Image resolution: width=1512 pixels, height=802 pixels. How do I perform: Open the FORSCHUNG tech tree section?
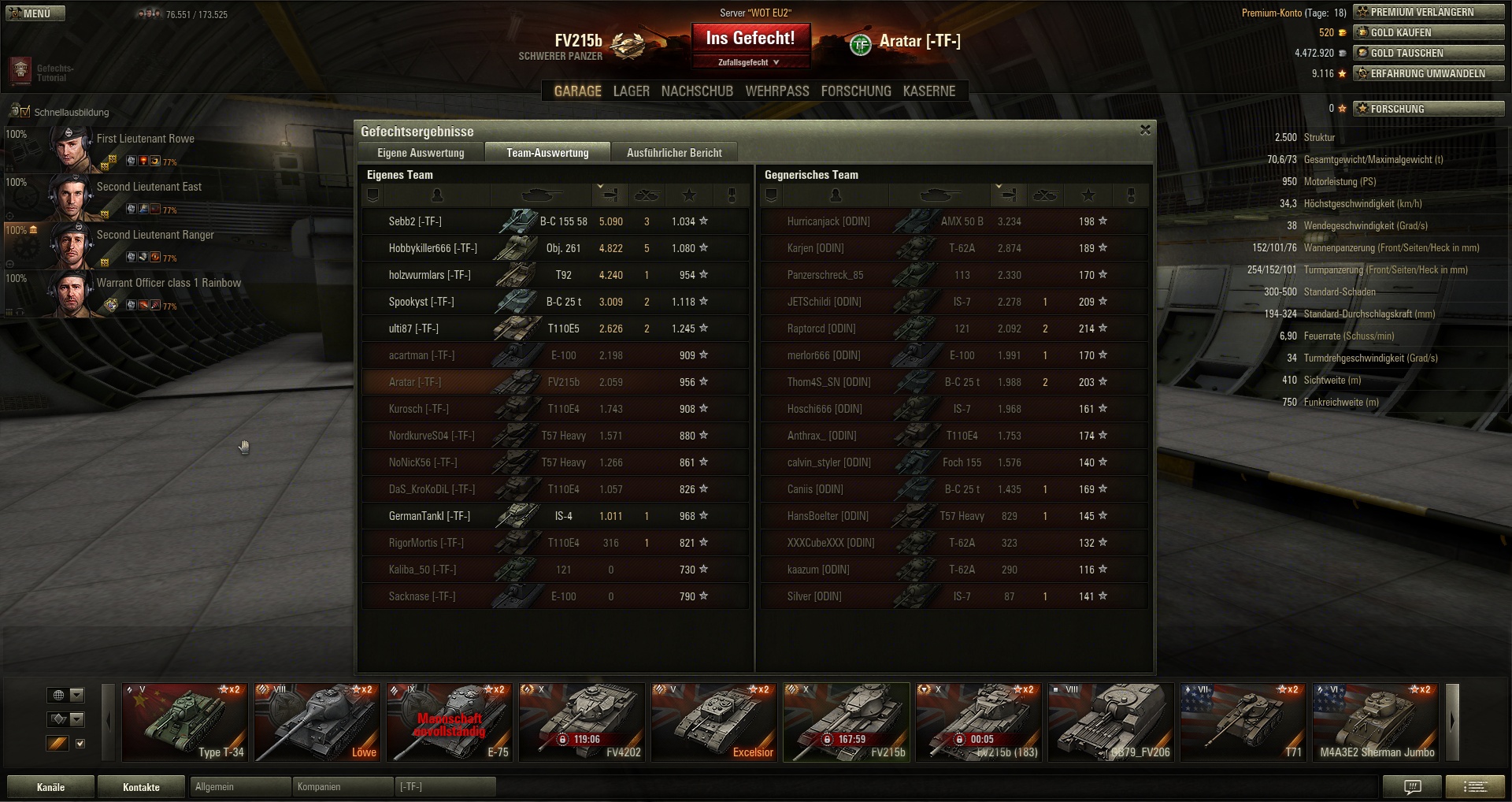[x=855, y=91]
